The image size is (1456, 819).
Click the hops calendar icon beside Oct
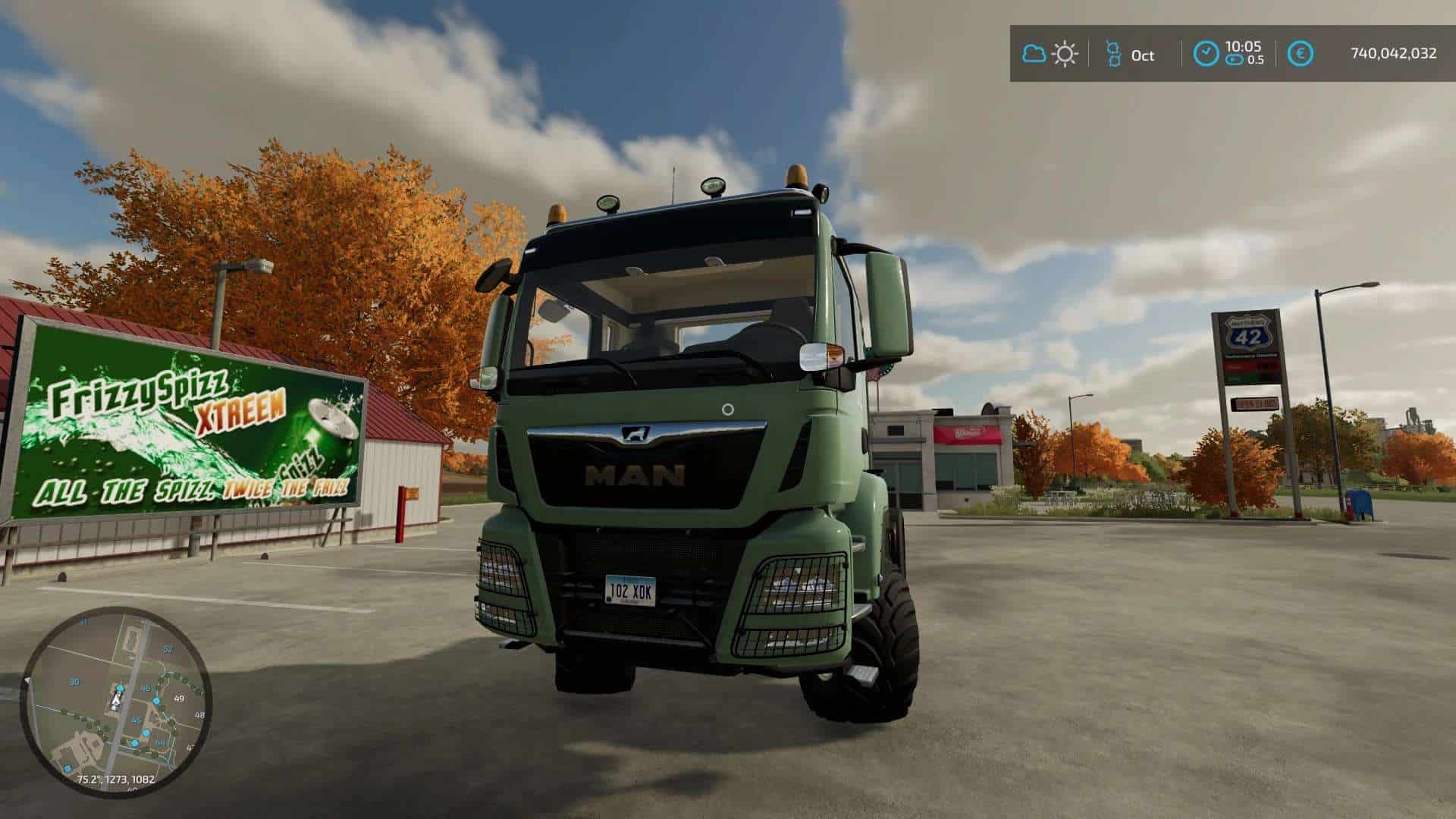(x=1113, y=53)
